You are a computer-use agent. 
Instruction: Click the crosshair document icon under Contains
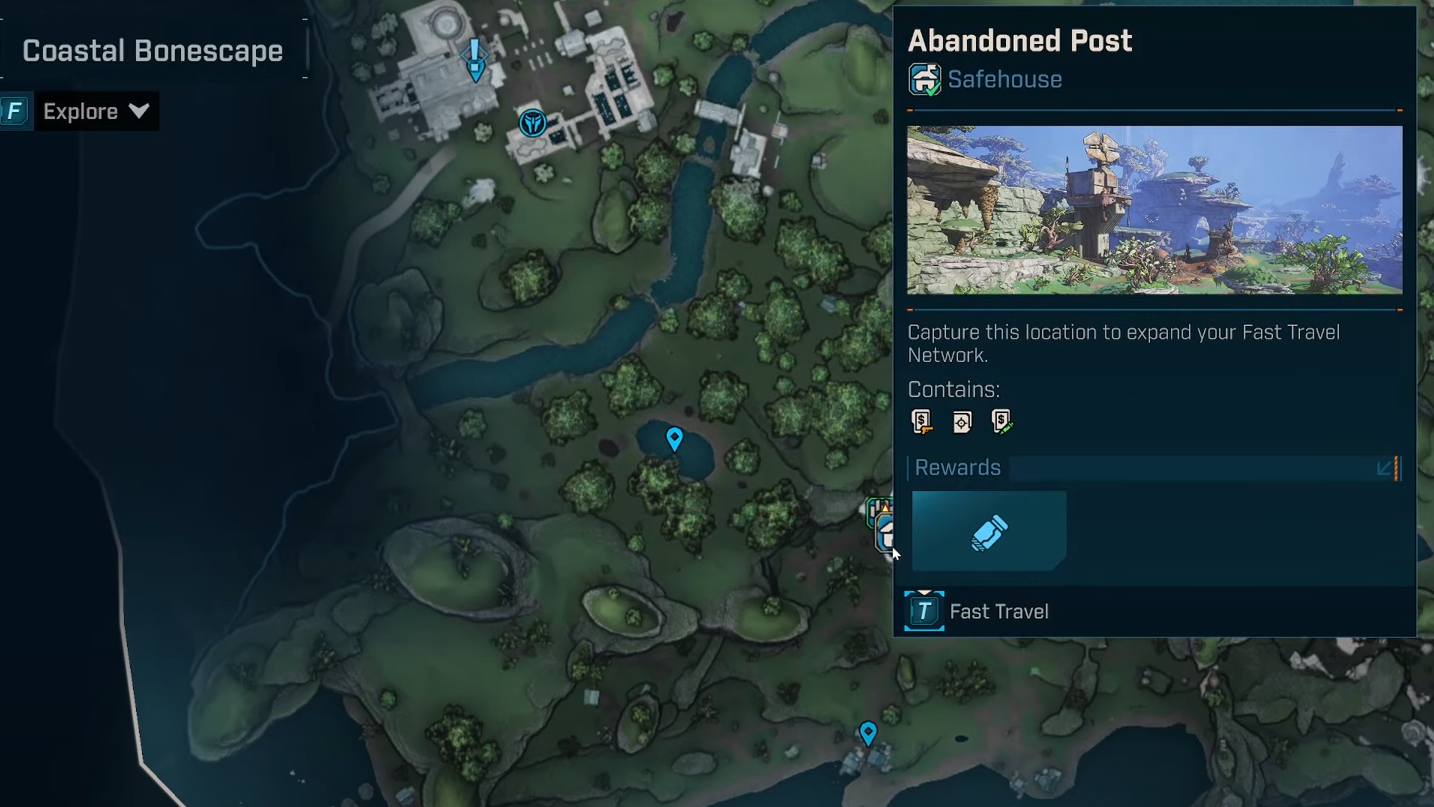962,422
